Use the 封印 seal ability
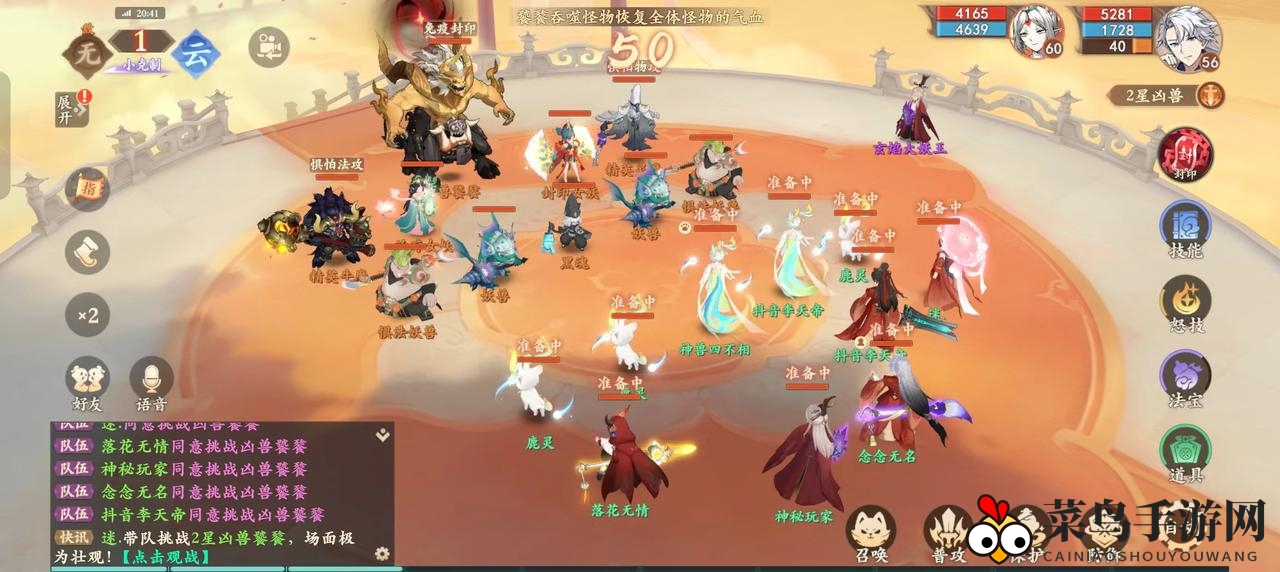The width and height of the screenshot is (1280, 572). [x=1185, y=155]
